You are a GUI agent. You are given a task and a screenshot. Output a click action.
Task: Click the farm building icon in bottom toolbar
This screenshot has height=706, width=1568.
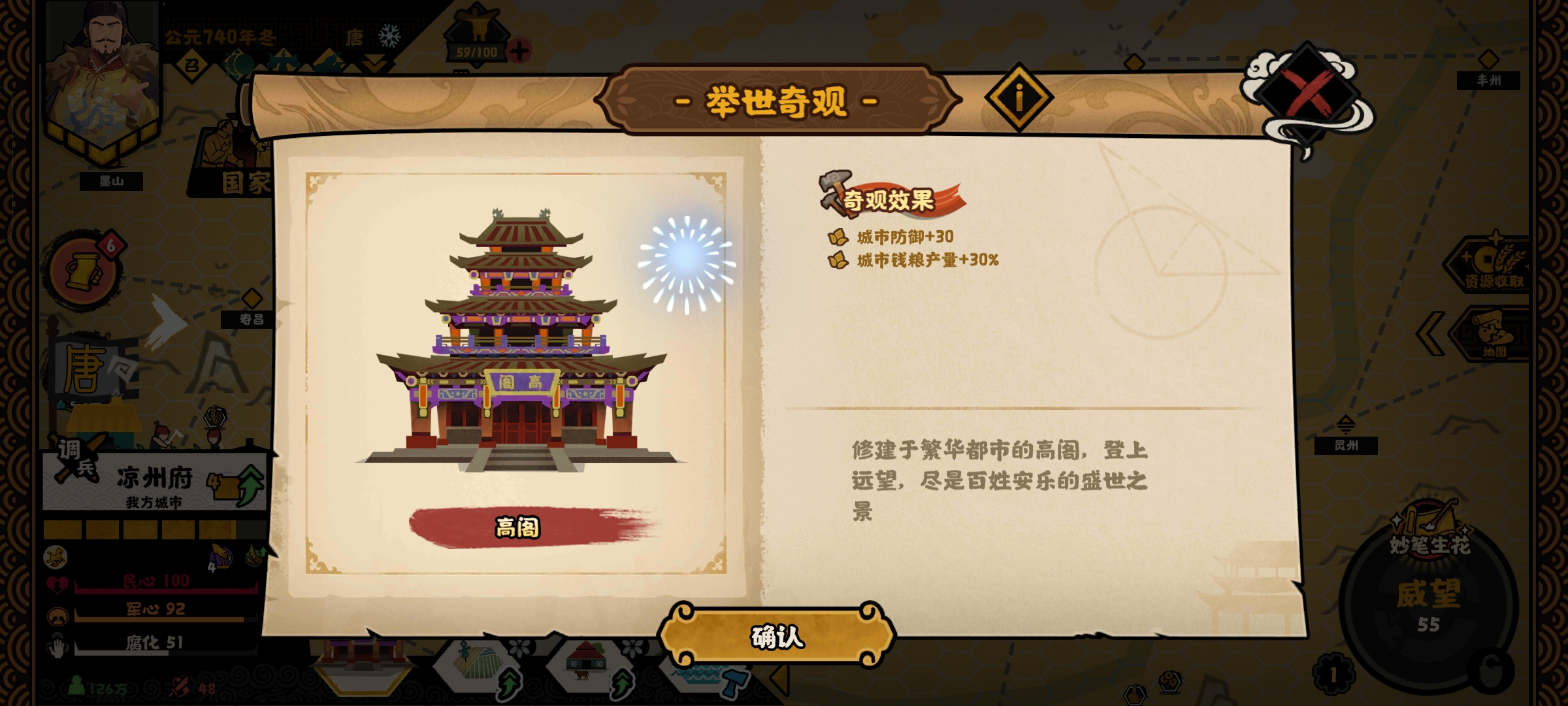(477, 664)
